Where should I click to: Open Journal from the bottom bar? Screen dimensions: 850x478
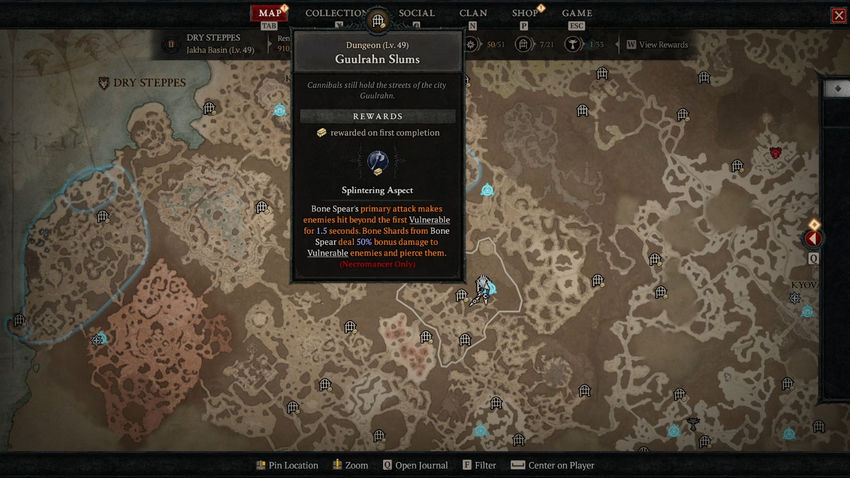pos(414,465)
